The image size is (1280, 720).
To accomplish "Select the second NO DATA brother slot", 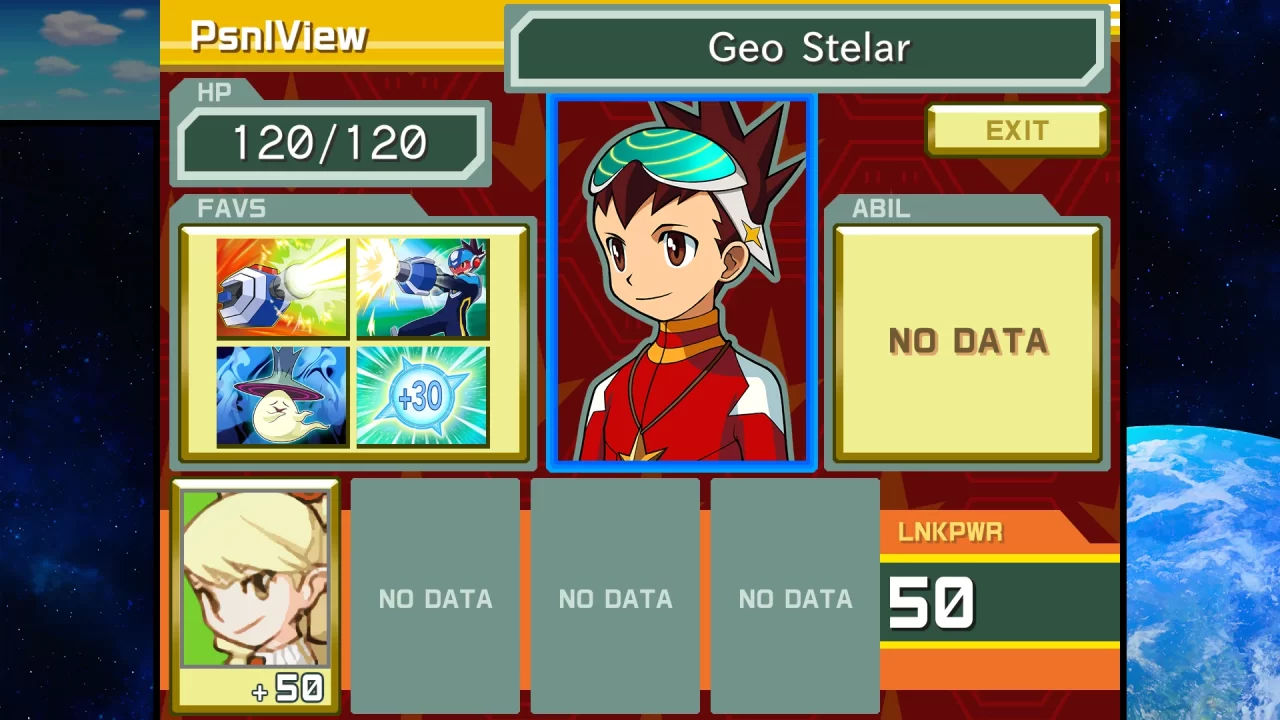I will (615, 598).
